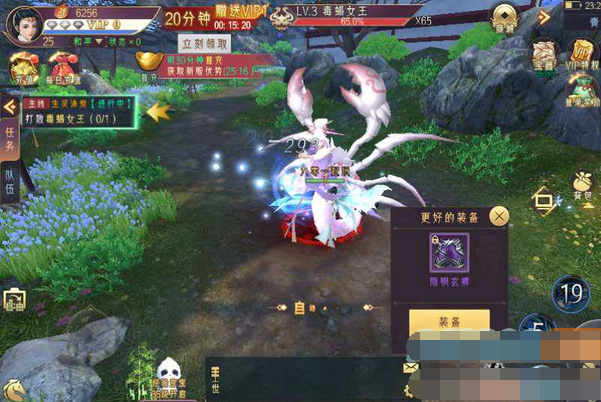The image size is (601, 402).
Task: Open the 充值 recharge treasure icon
Action: pos(20,70)
